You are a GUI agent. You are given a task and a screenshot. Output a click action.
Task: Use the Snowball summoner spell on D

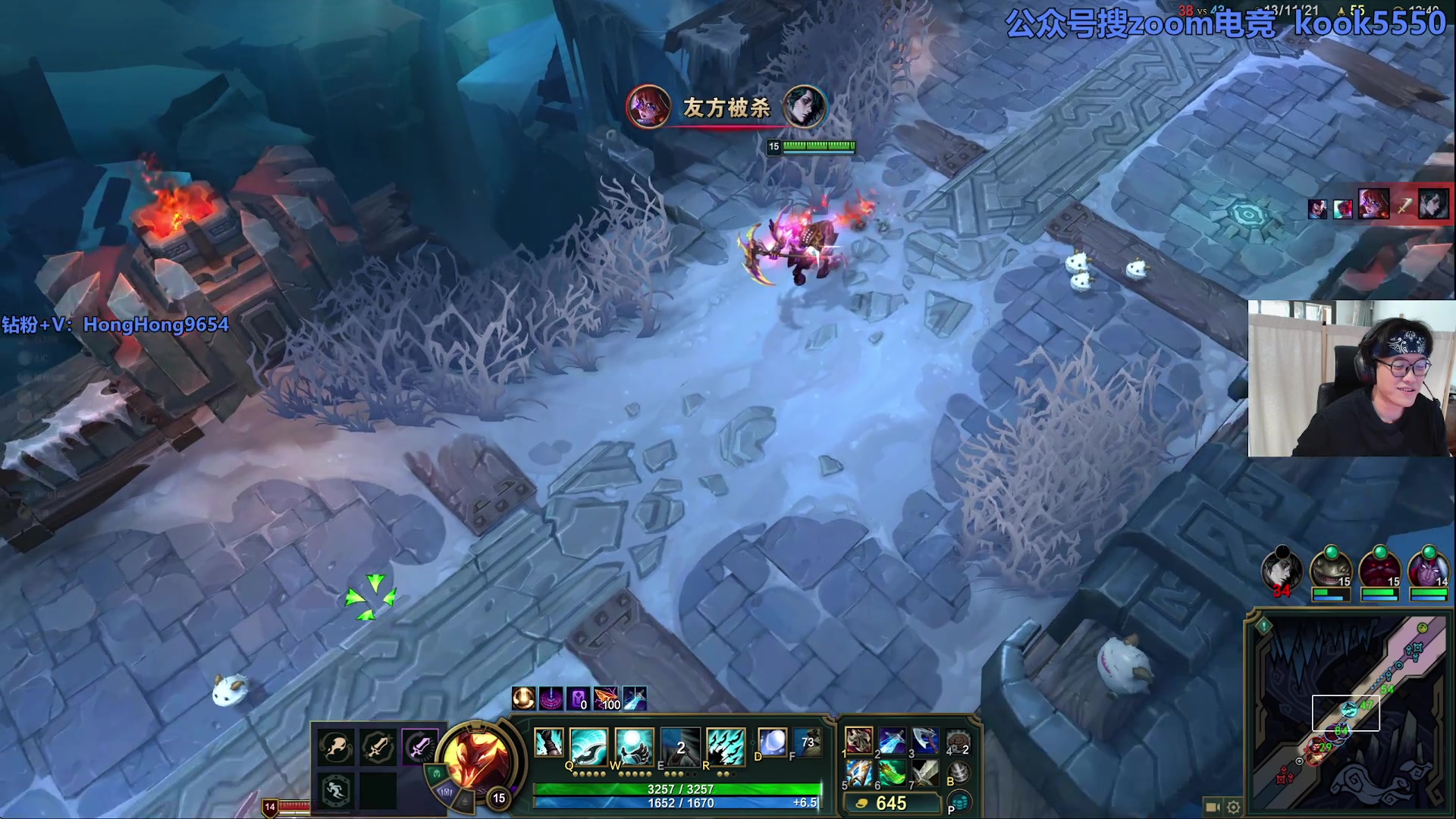[x=772, y=742]
